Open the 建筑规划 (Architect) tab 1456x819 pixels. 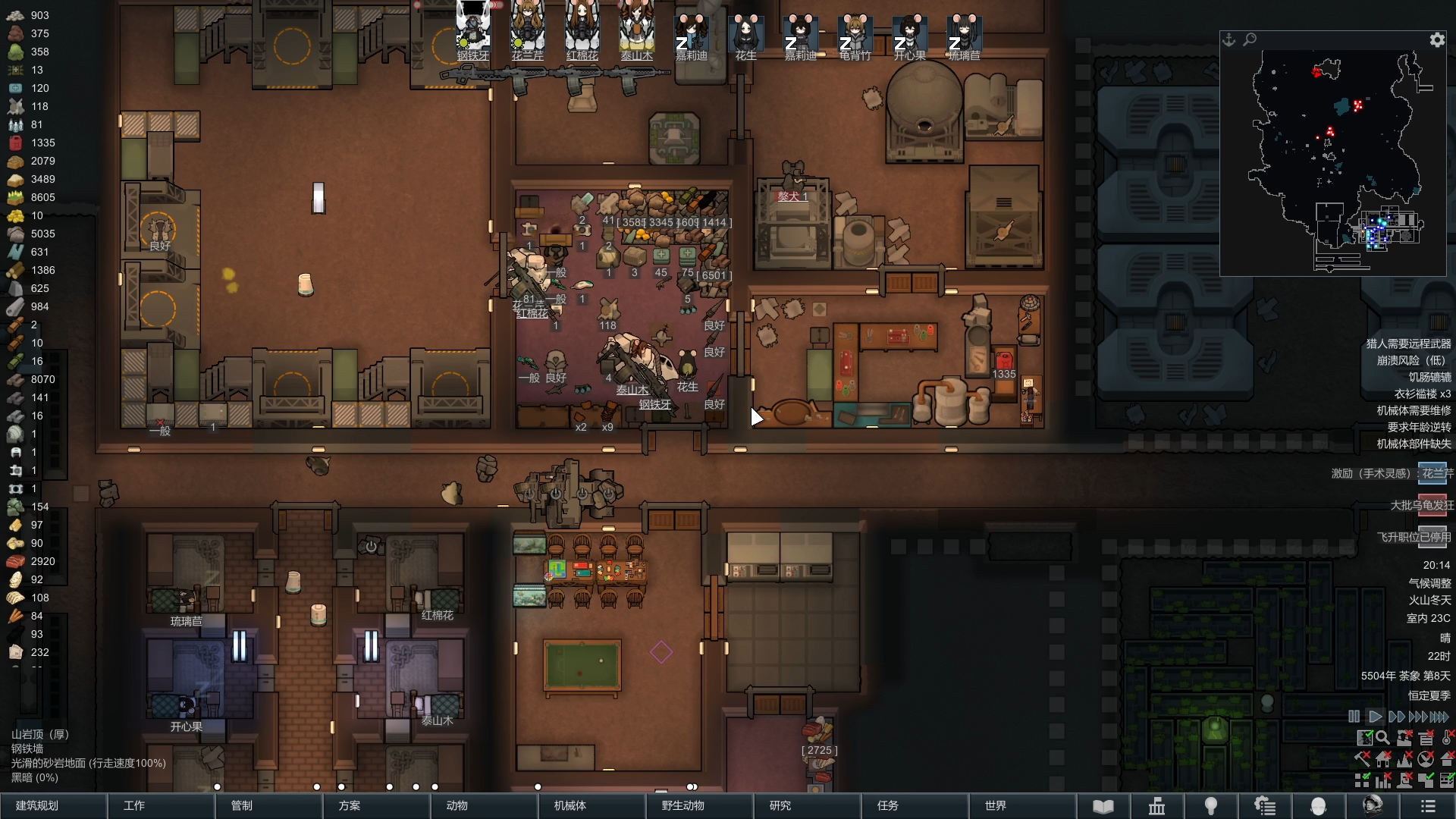pyautogui.click(x=53, y=805)
